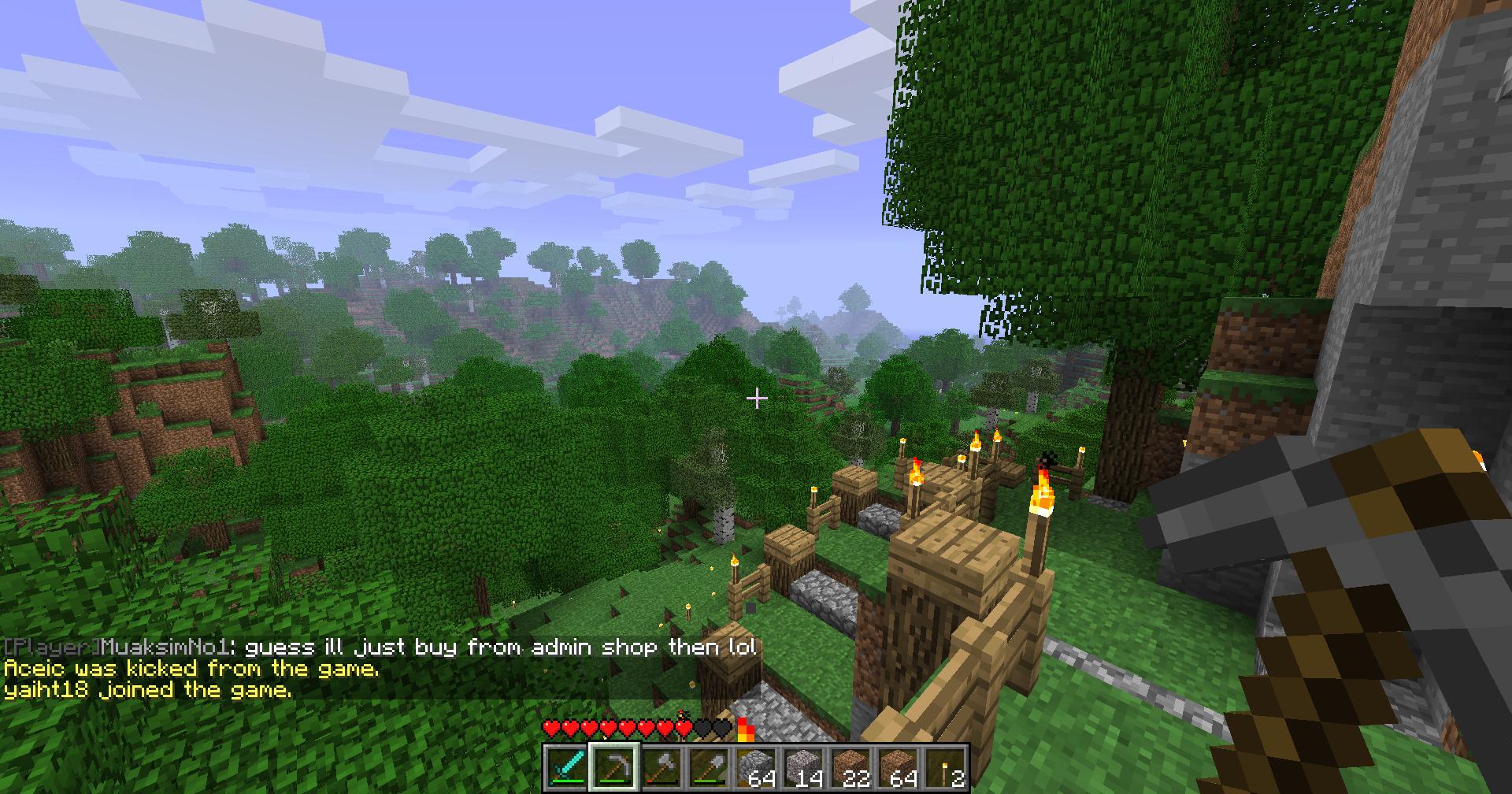The width and height of the screenshot is (1512, 794).
Task: Select the stone shovel hotbar slot
Action: pyautogui.click(x=709, y=767)
